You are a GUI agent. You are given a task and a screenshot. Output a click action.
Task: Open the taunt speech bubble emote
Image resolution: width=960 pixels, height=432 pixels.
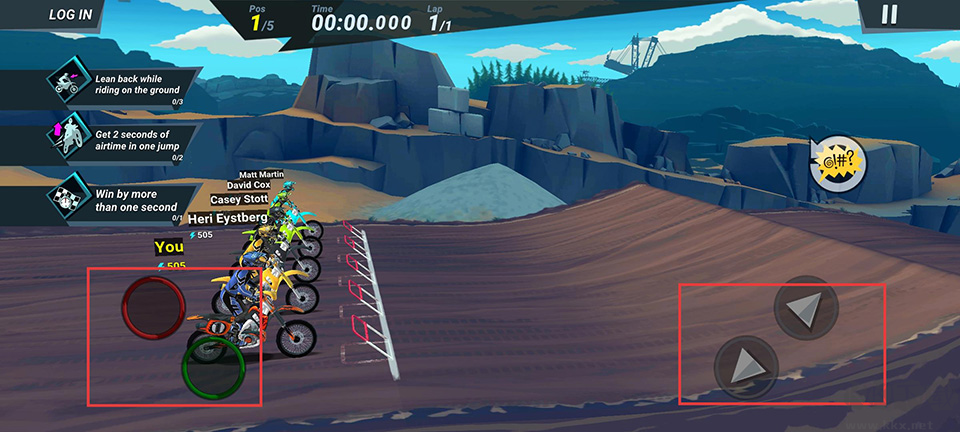[x=837, y=161]
